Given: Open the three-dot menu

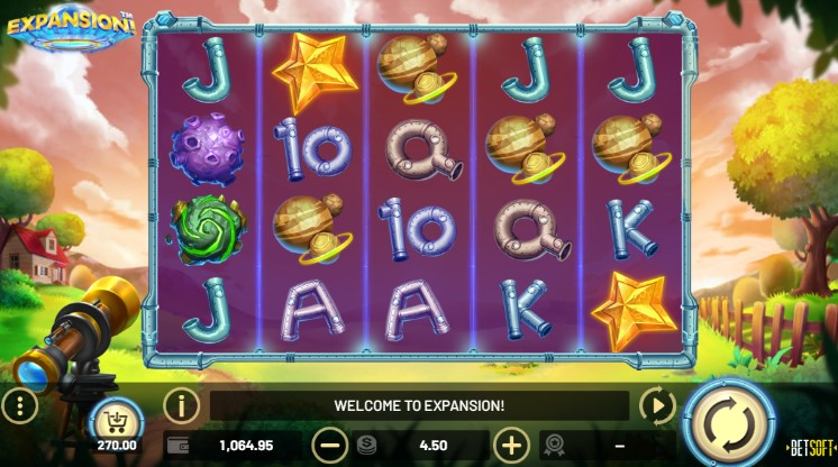Looking at the screenshot, I should (x=20, y=405).
